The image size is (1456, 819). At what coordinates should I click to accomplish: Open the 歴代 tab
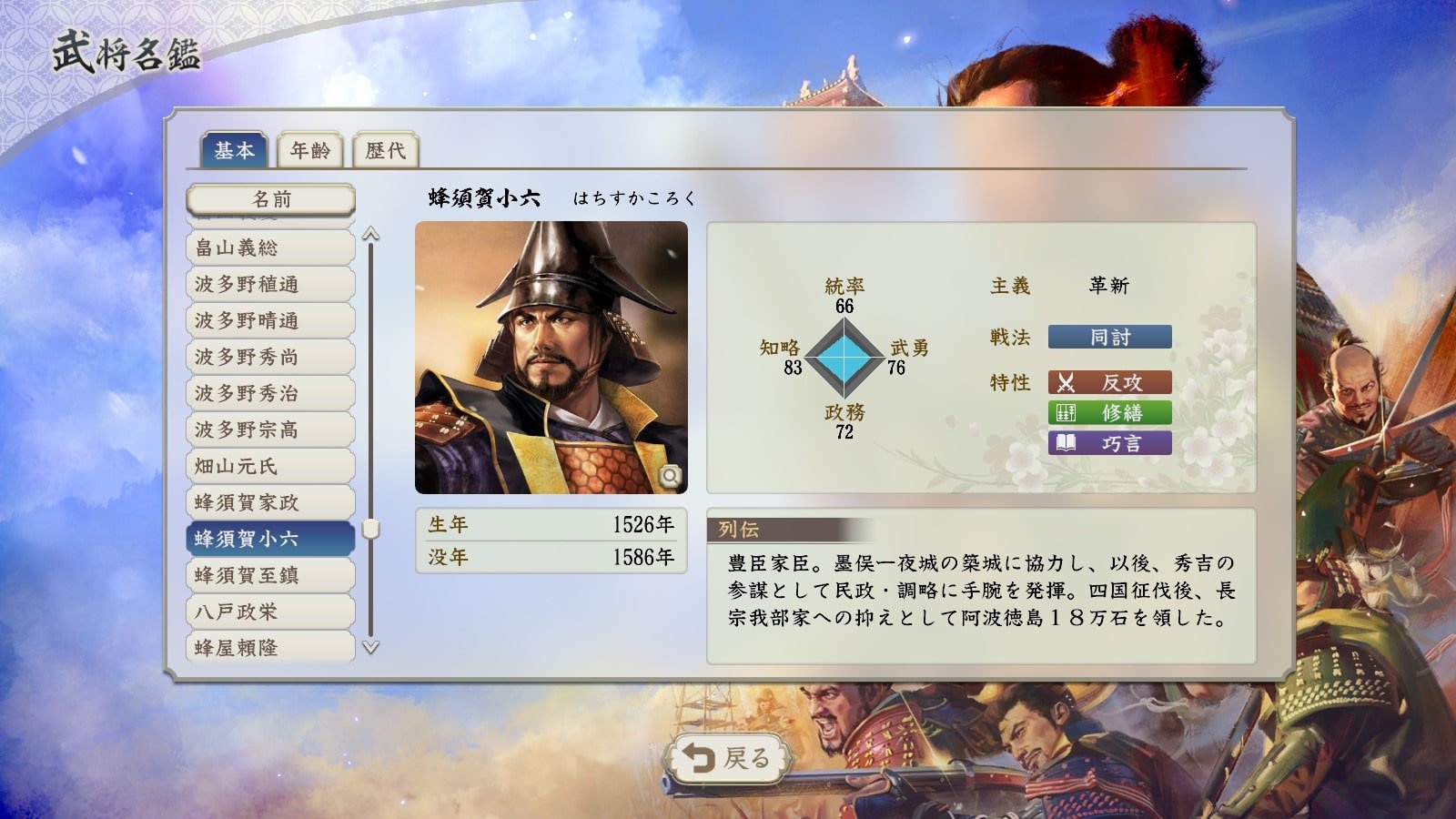tap(385, 150)
